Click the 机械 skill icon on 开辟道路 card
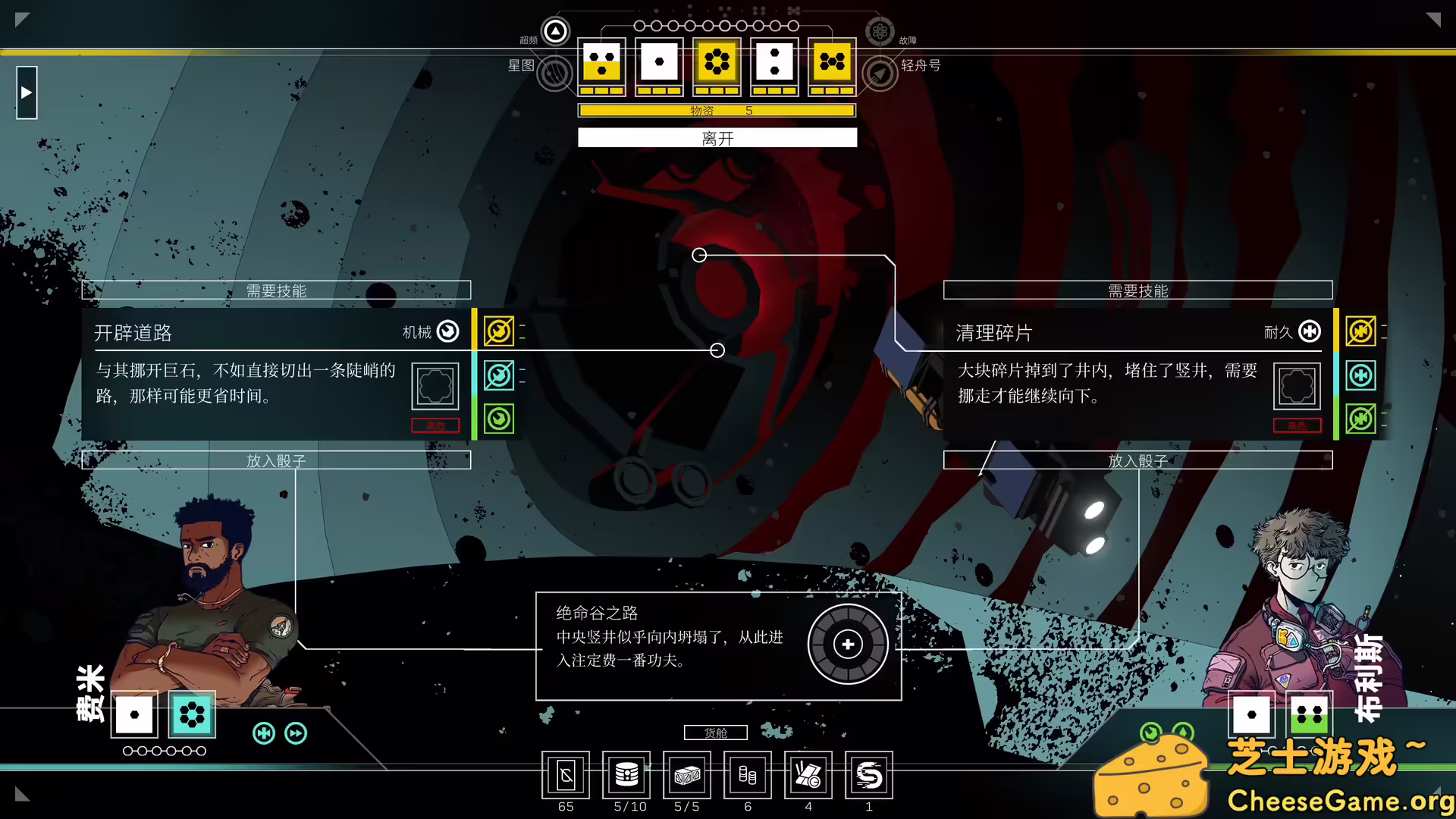The width and height of the screenshot is (1456, 819). [x=447, y=331]
